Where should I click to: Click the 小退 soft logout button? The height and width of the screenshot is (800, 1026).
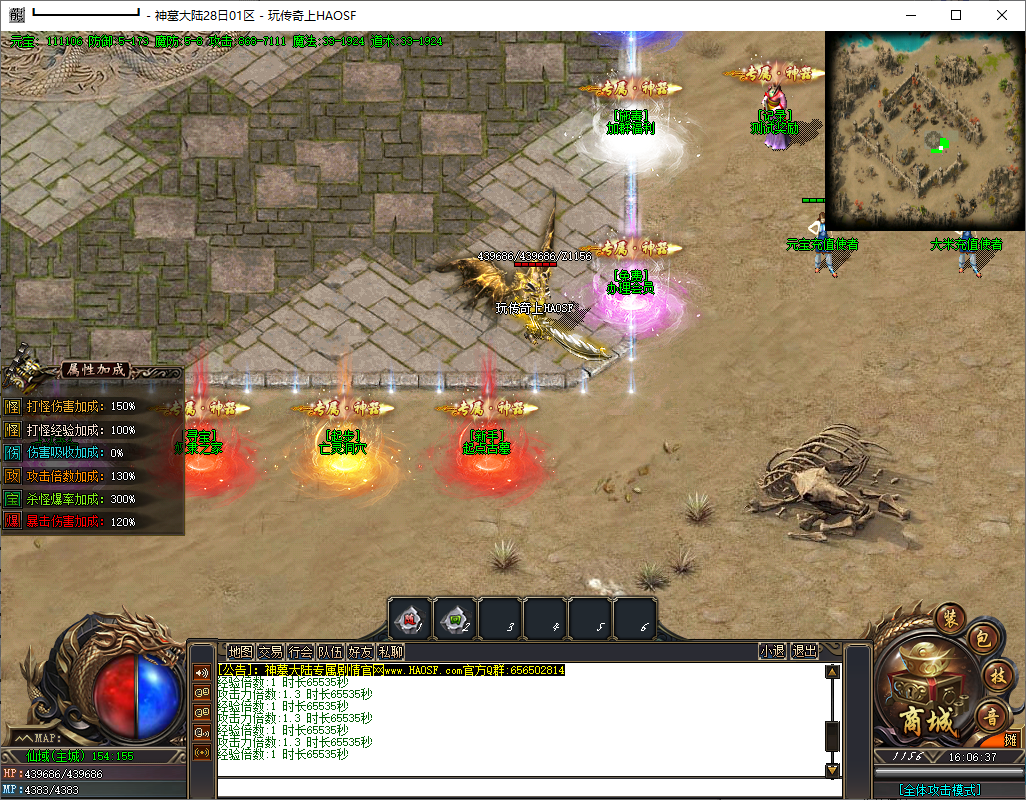[772, 651]
